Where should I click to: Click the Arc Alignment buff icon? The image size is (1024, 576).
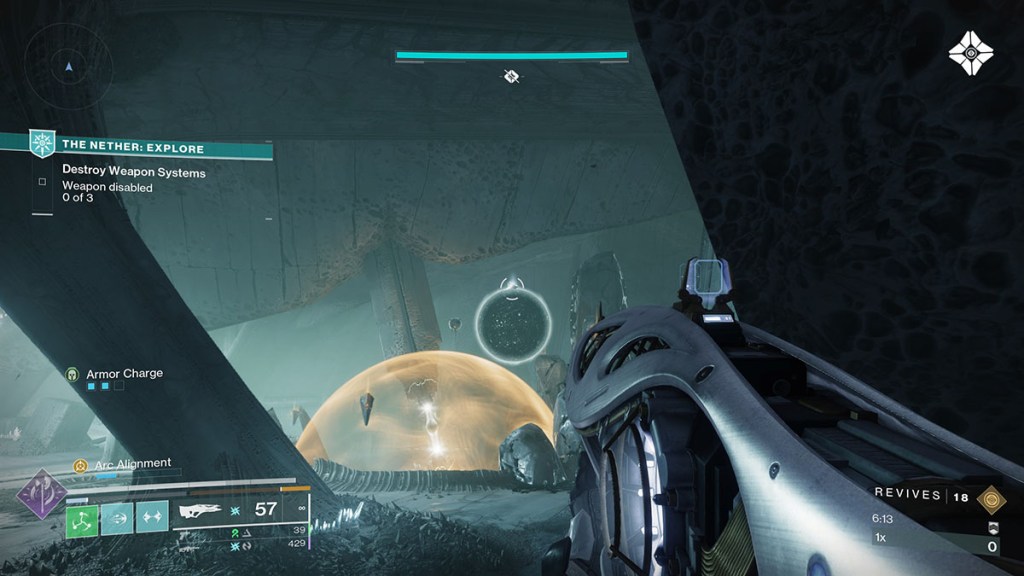tap(80, 465)
